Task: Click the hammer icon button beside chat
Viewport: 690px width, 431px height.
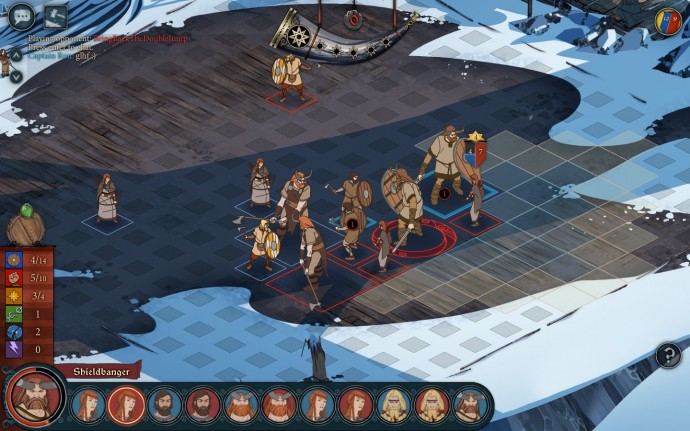Action: pyautogui.click(x=55, y=16)
